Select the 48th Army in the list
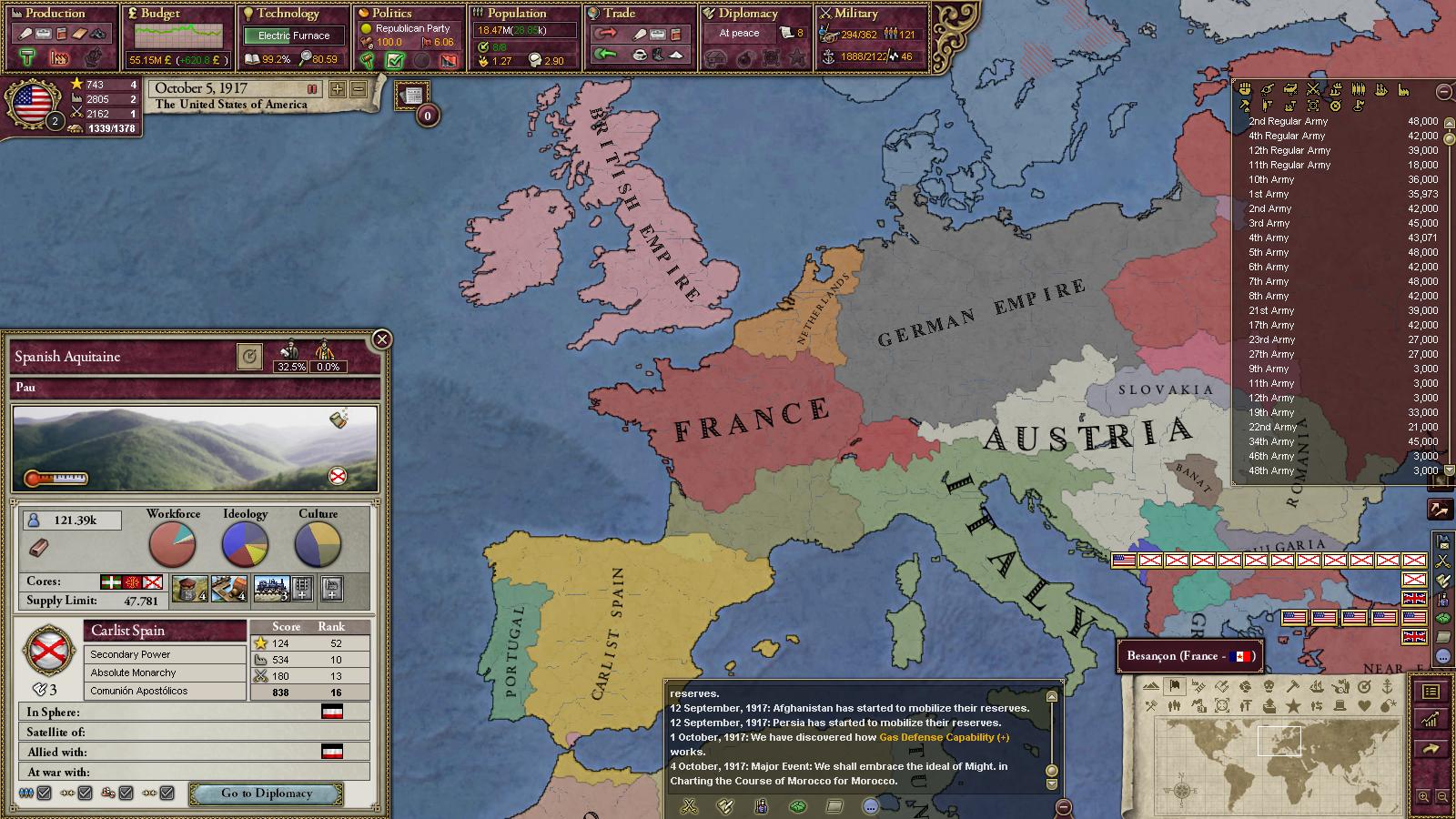 click(x=1270, y=470)
